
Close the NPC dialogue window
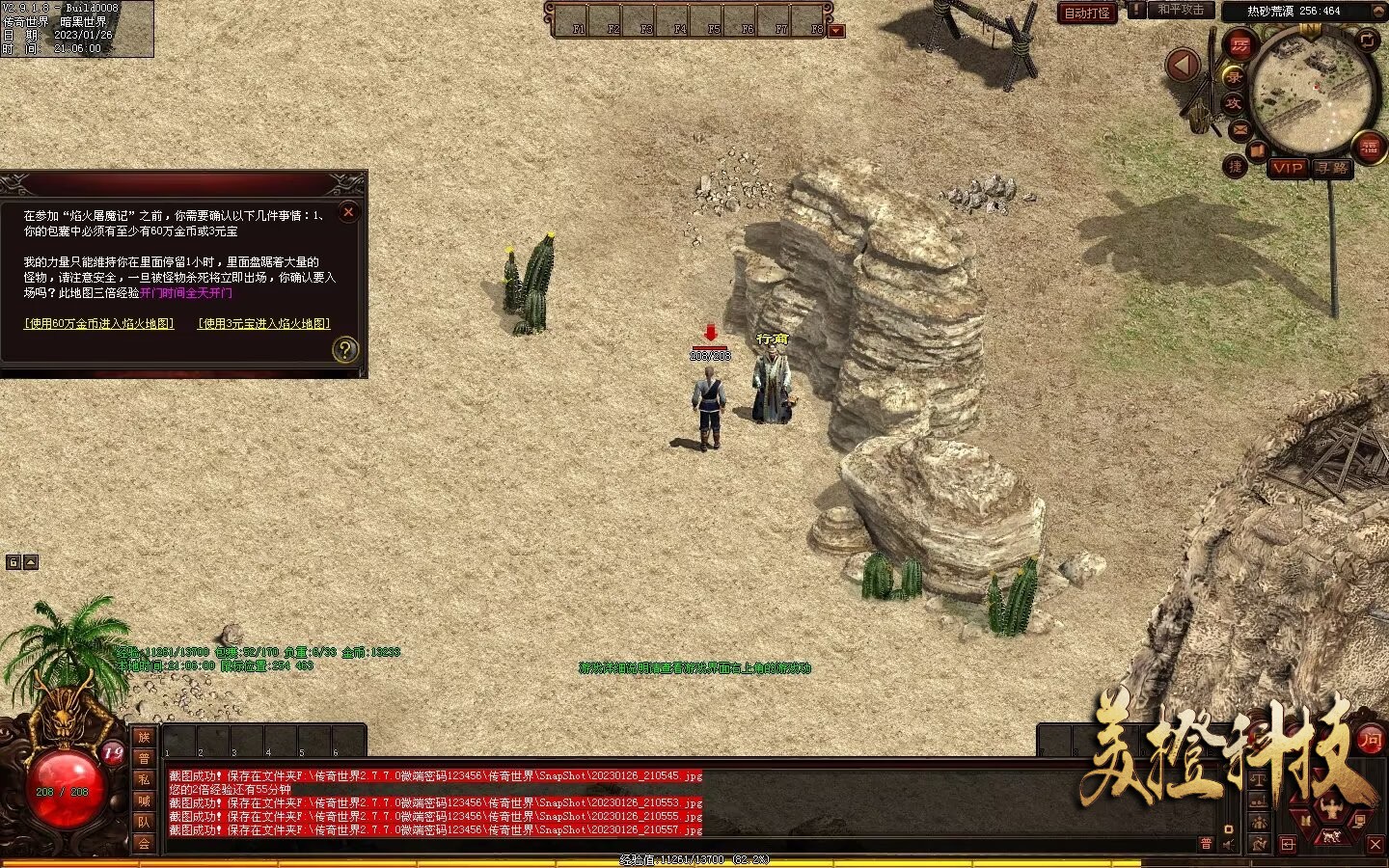pyautogui.click(x=349, y=212)
